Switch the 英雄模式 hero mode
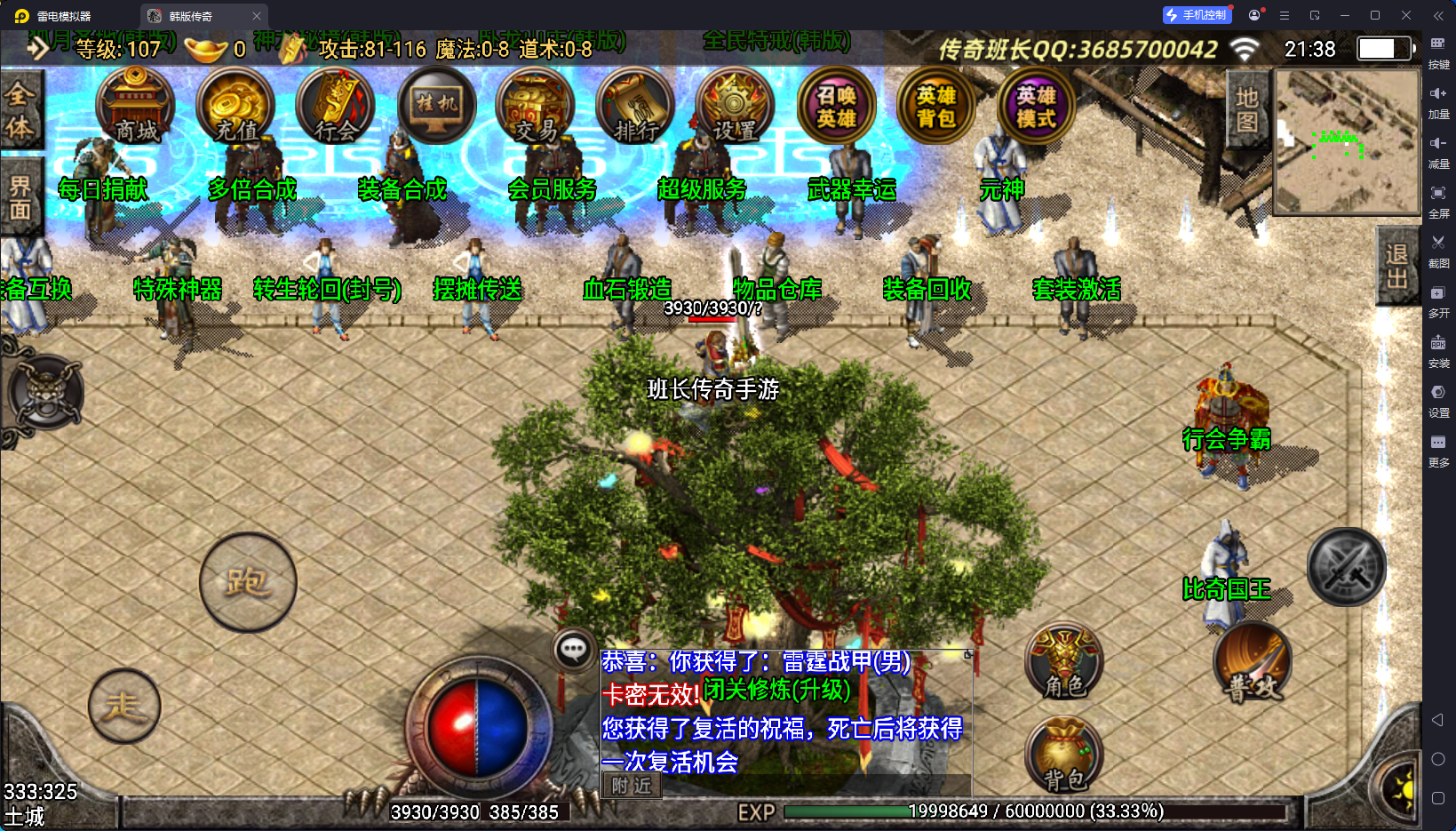The width and height of the screenshot is (1456, 831). 1036,107
